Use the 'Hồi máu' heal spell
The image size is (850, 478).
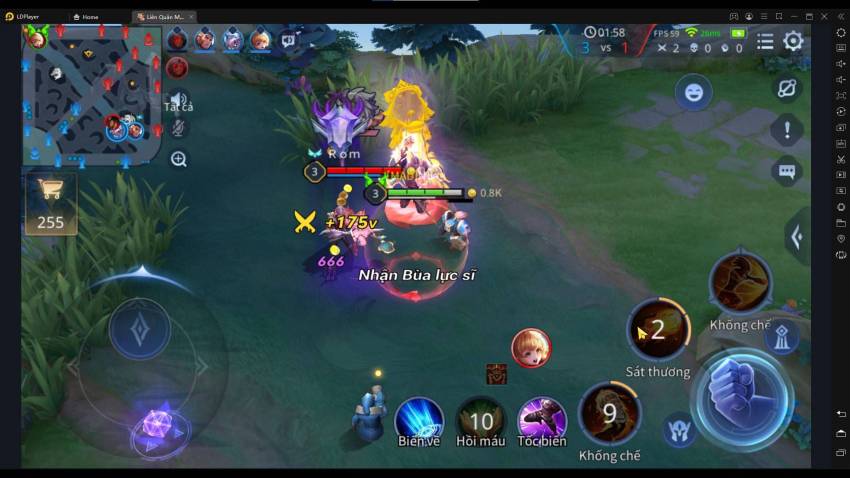pos(481,420)
